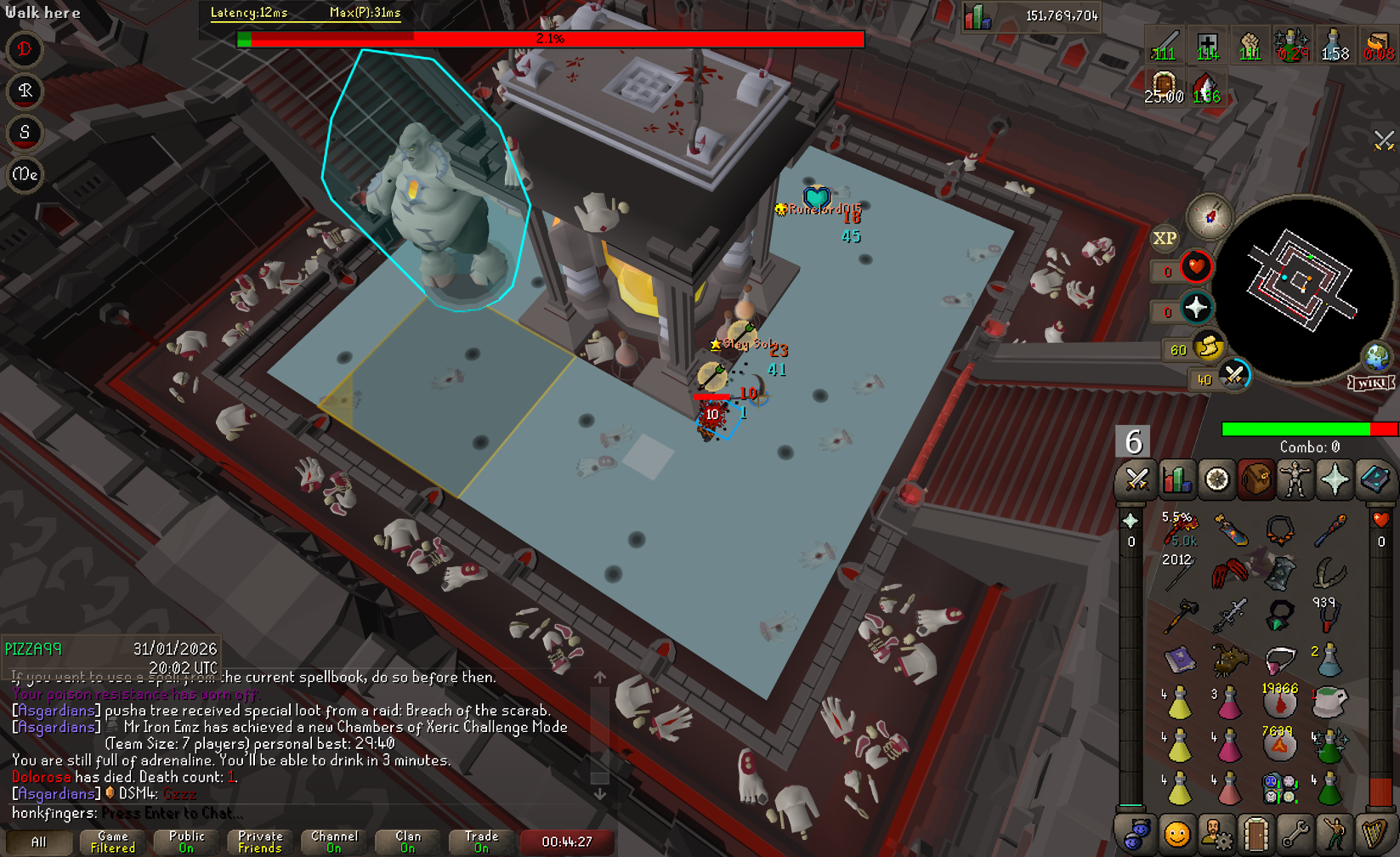The height and width of the screenshot is (857, 1400).
Task: Select the purple book in inventory
Action: [x=1179, y=660]
